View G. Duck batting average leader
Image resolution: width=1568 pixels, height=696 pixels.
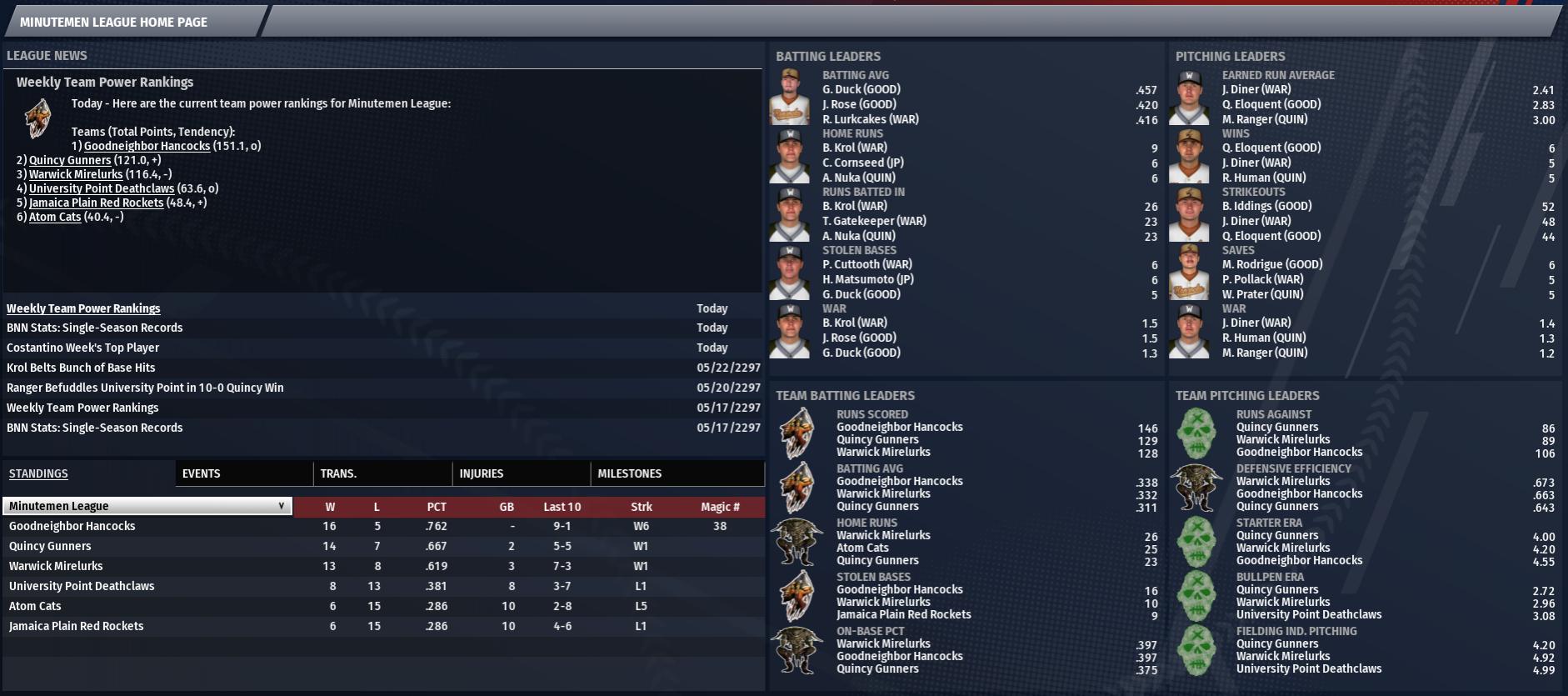[x=861, y=89]
